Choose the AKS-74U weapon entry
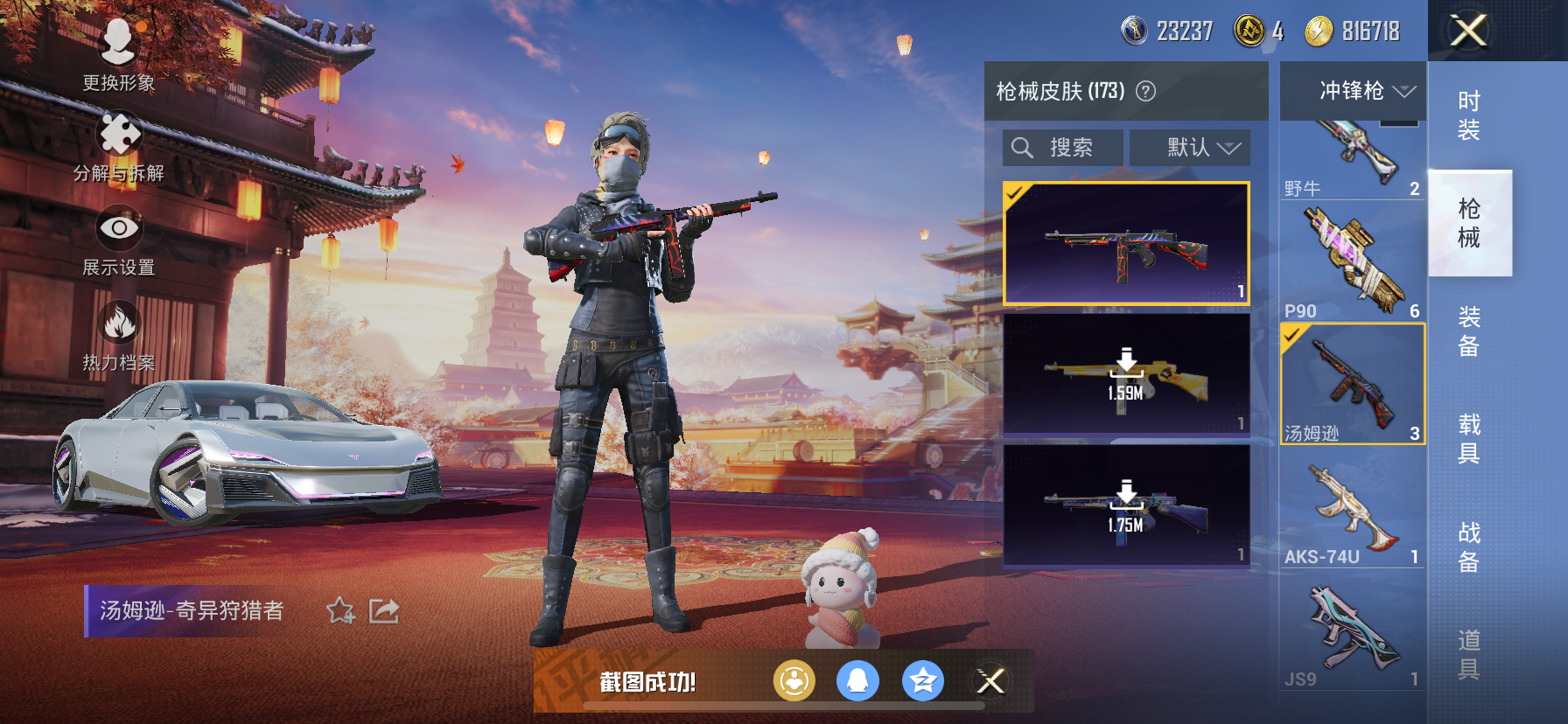1568x724 pixels. pos(1353,507)
